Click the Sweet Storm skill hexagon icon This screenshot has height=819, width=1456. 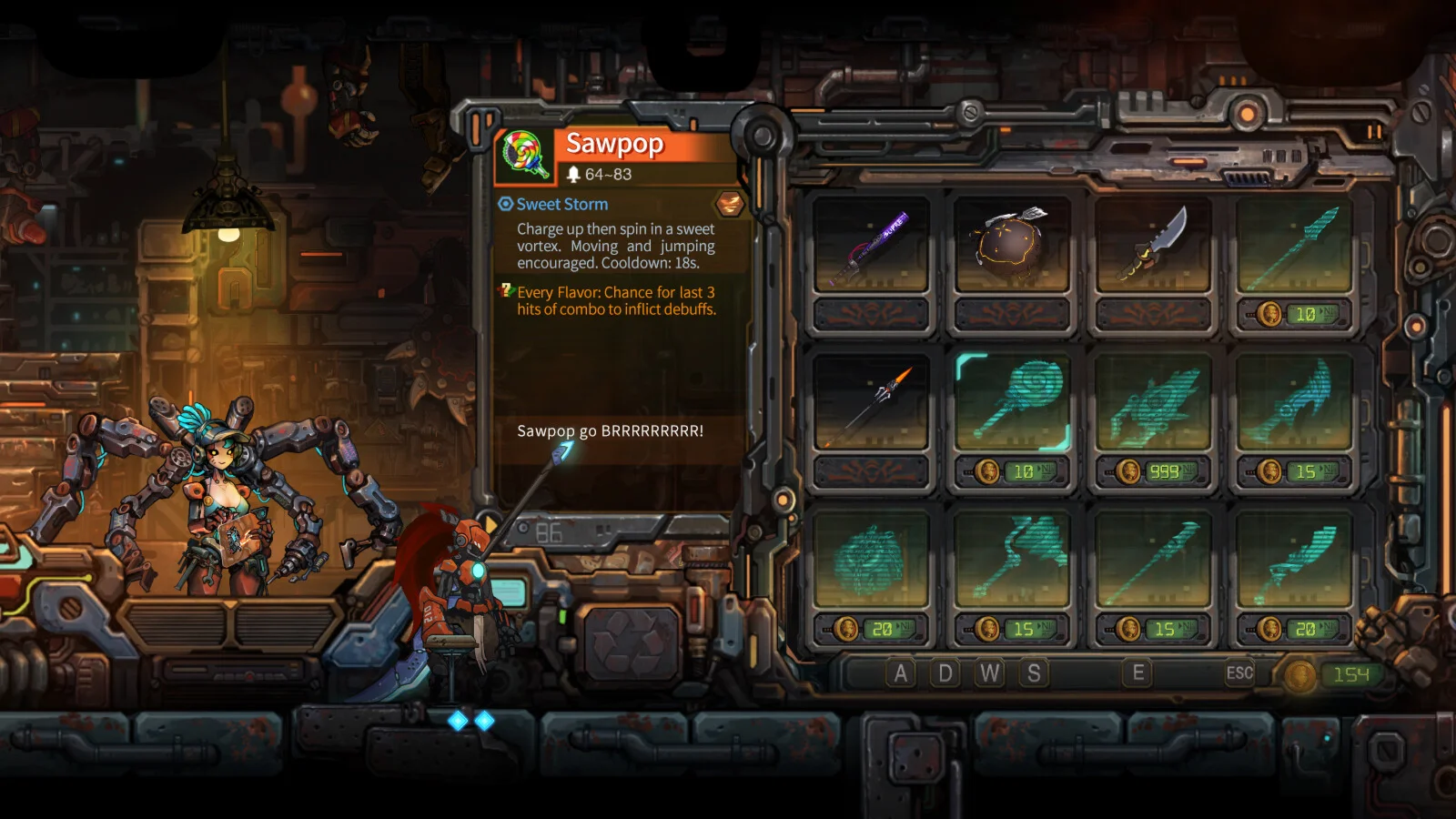(x=729, y=203)
